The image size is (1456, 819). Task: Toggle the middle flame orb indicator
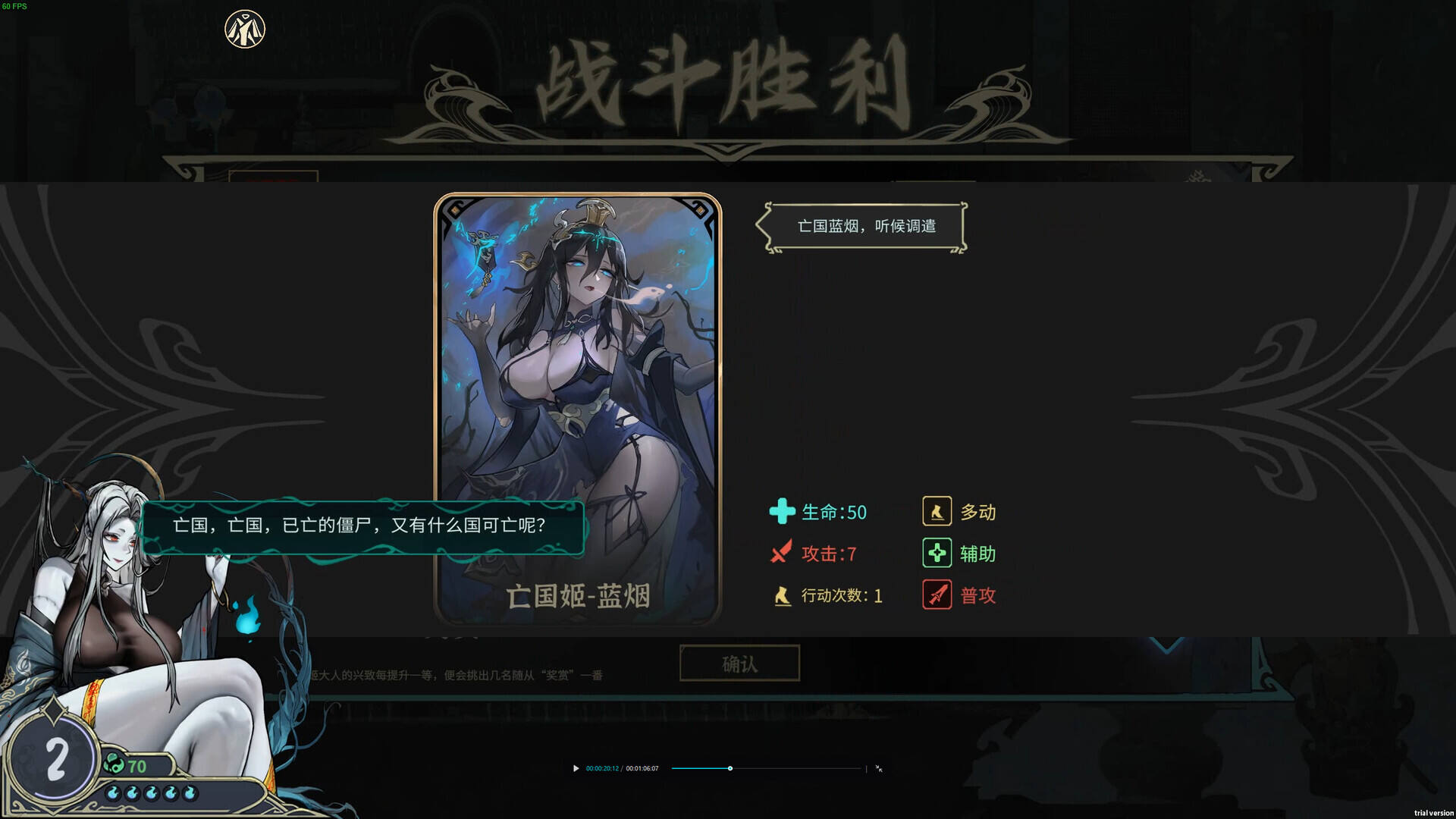151,793
